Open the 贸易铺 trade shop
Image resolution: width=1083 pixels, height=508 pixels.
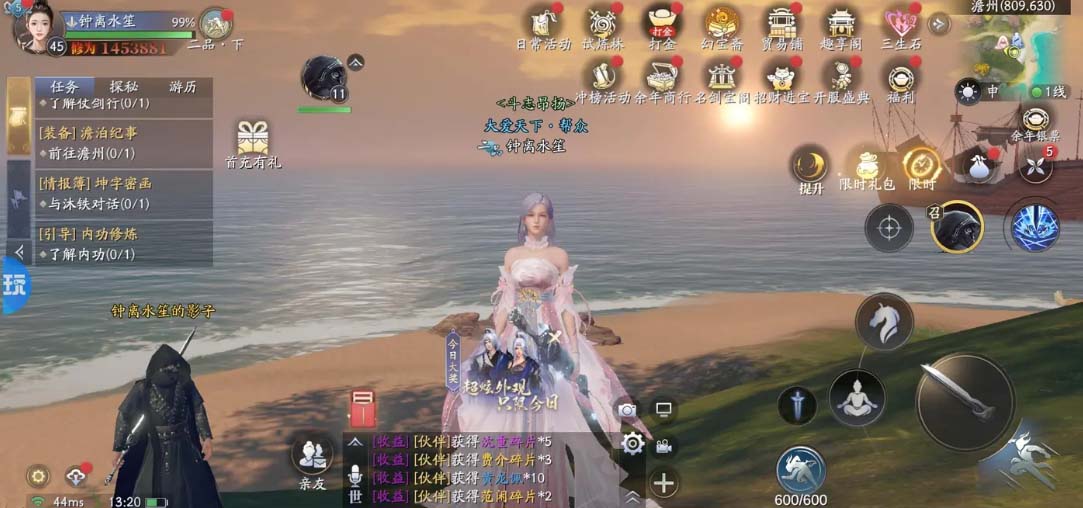coord(783,24)
